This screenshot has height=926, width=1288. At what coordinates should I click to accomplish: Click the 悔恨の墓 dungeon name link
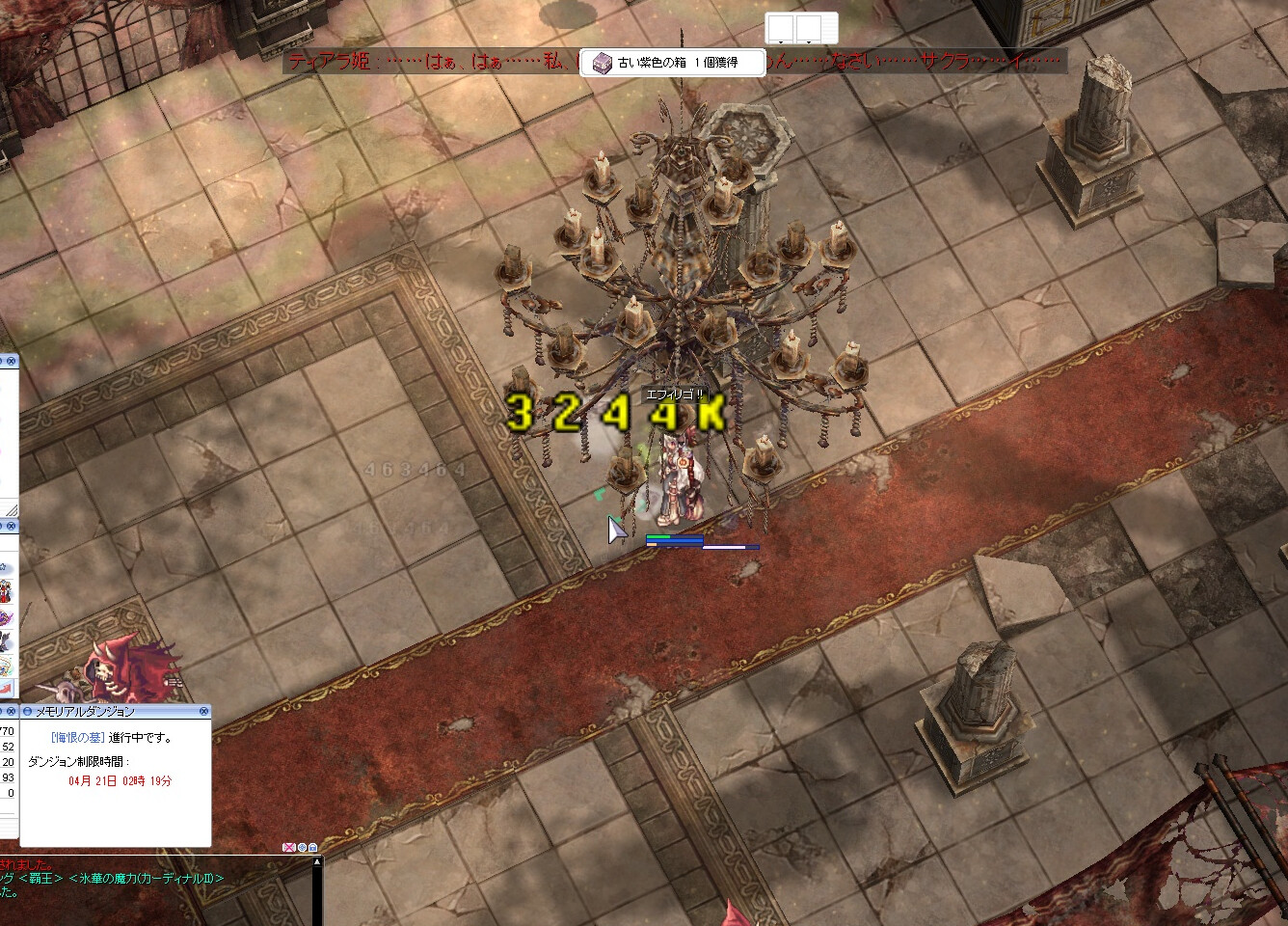pyautogui.click(x=76, y=737)
